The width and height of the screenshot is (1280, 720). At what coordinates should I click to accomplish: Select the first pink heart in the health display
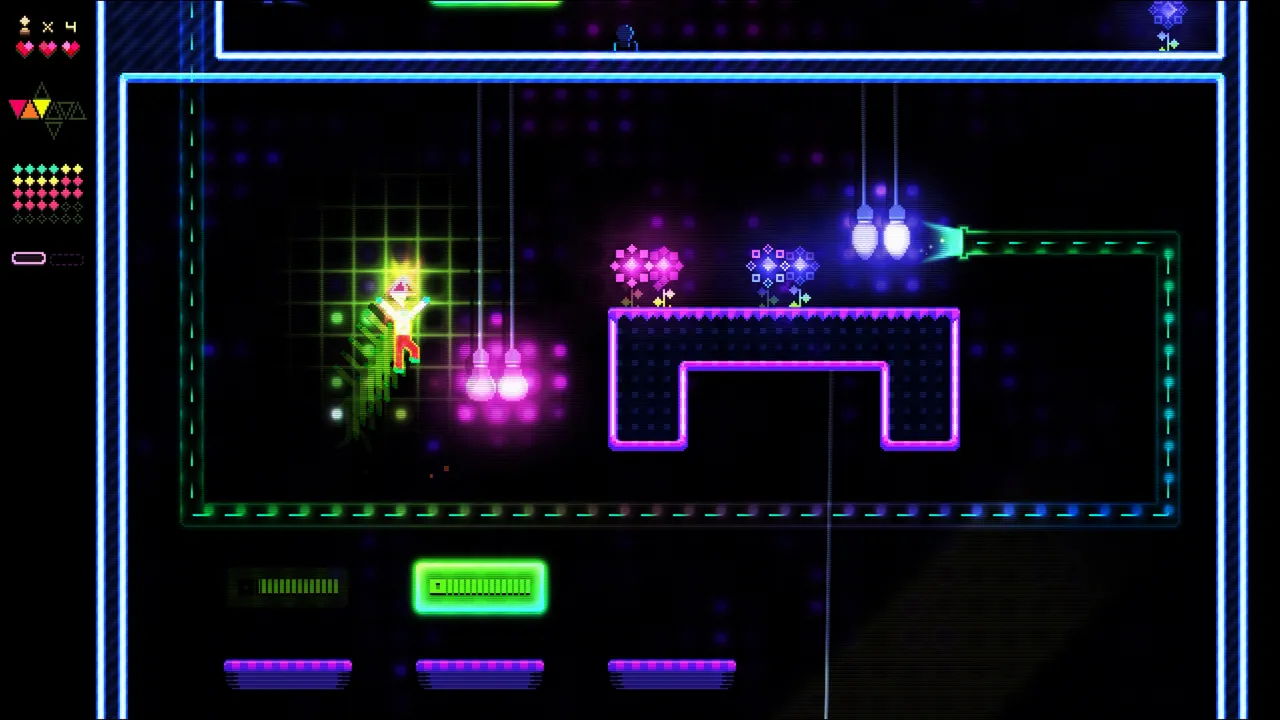coord(24,48)
